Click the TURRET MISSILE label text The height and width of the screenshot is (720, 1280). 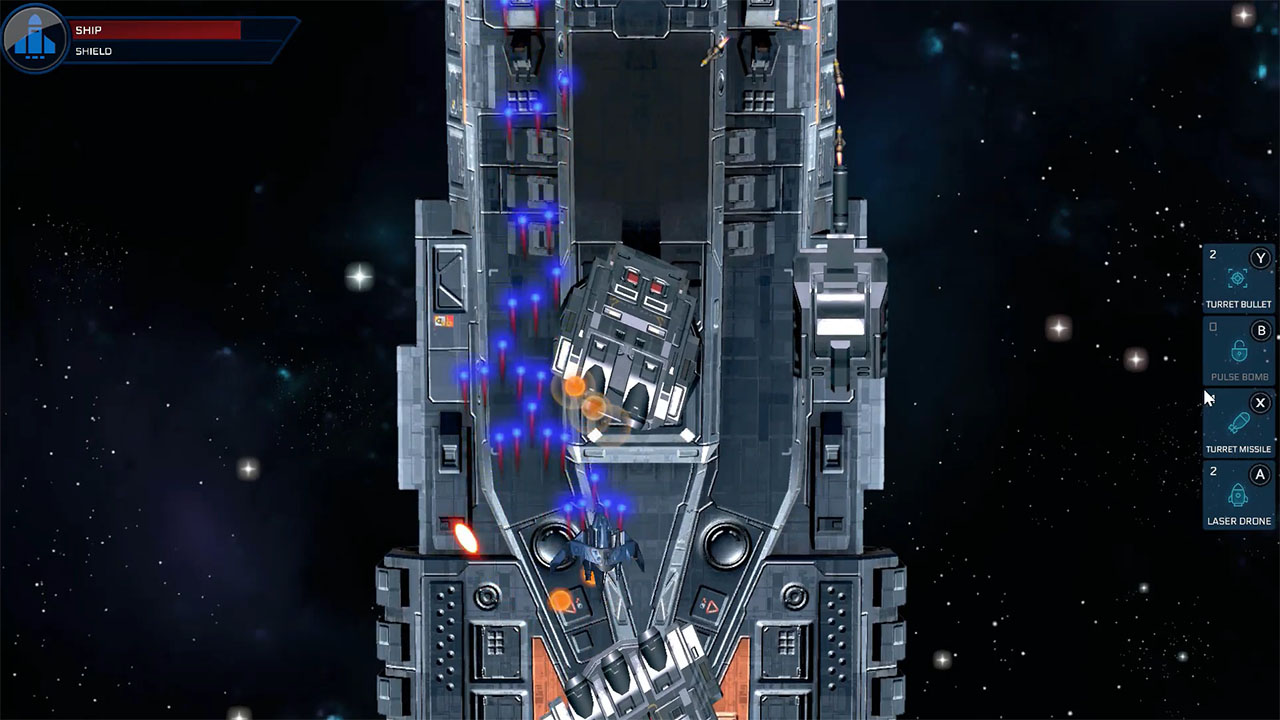(x=1238, y=448)
